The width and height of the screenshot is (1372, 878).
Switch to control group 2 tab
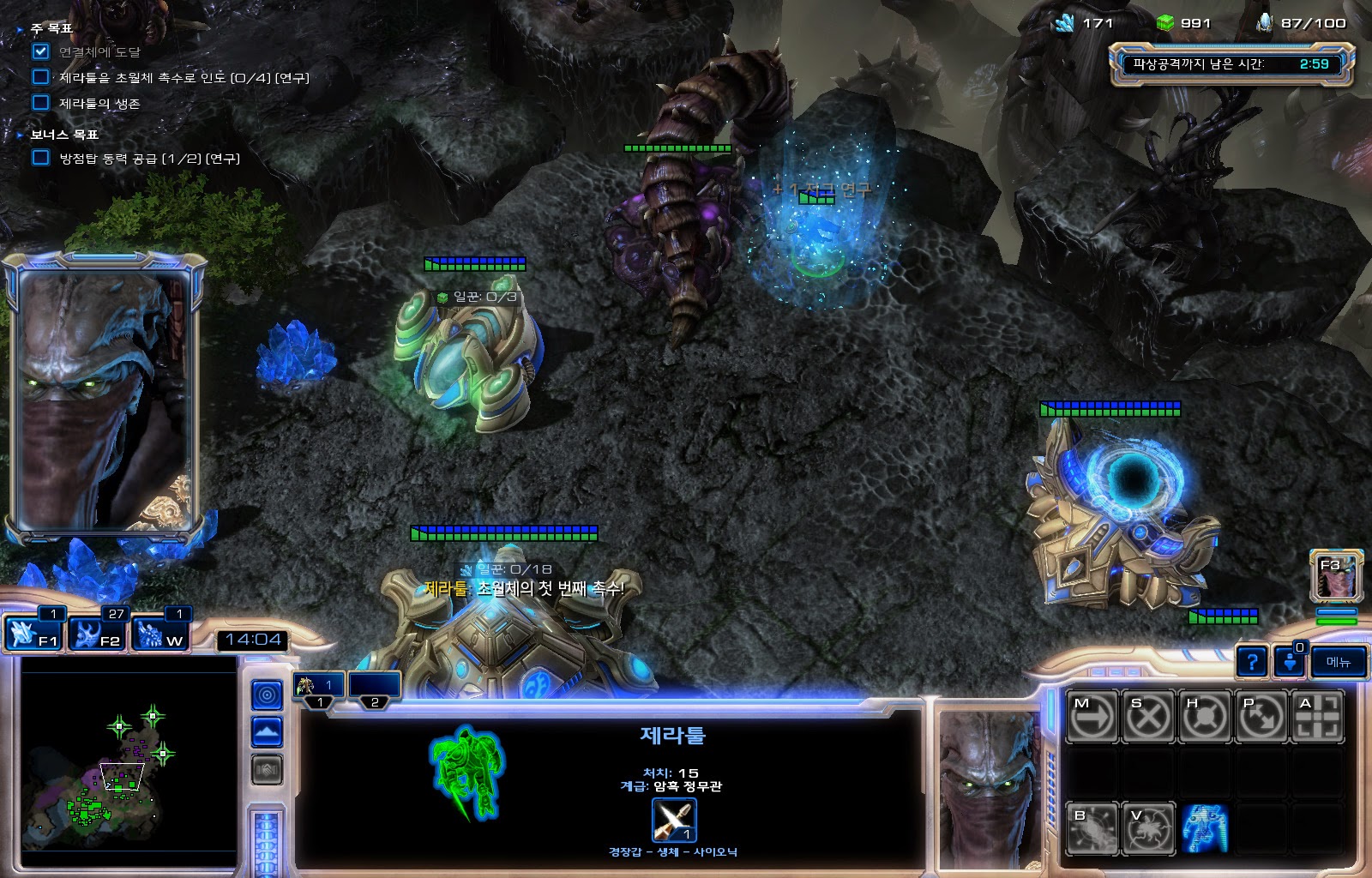[x=375, y=688]
